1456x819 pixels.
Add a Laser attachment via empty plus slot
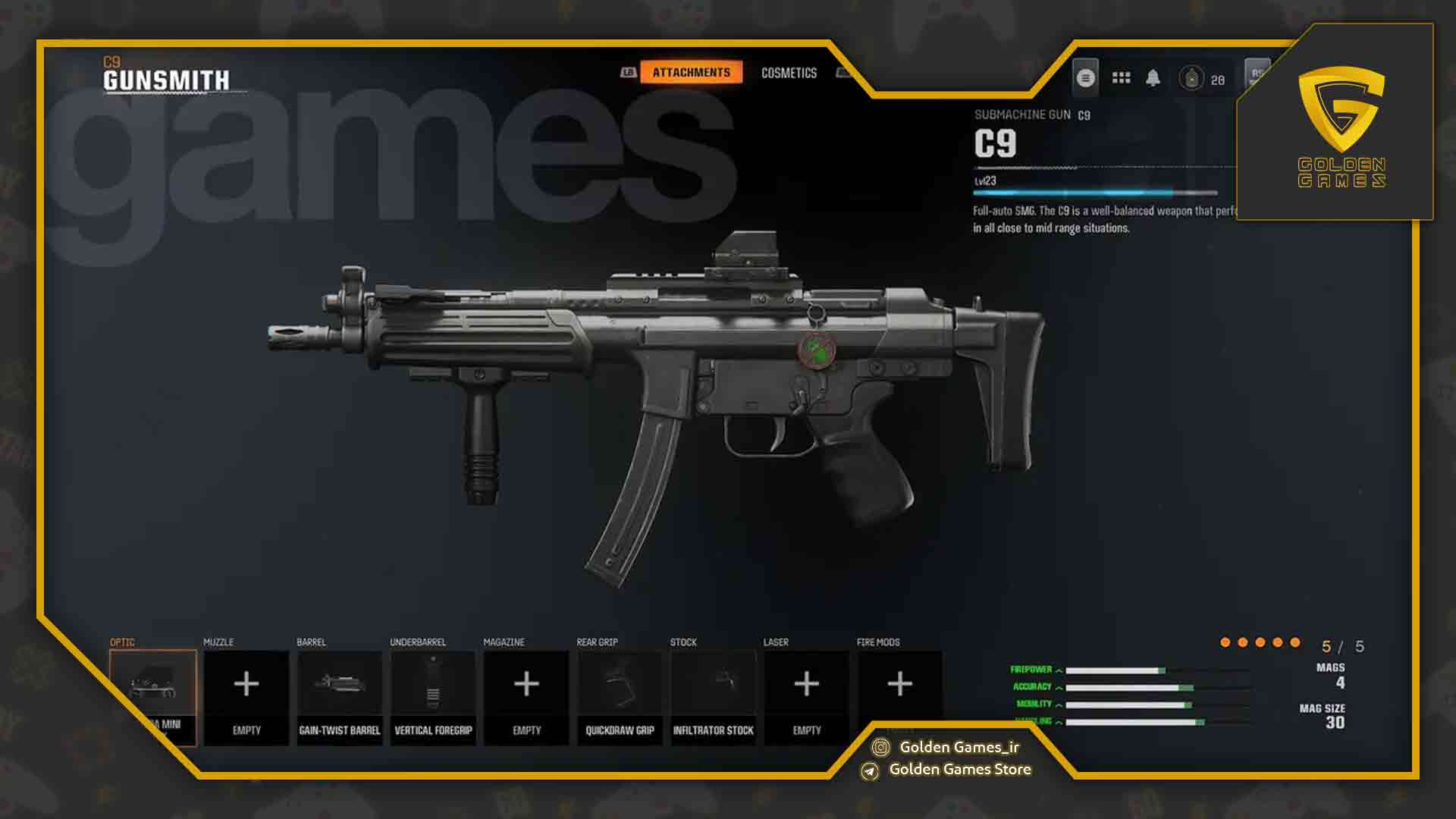click(x=806, y=684)
